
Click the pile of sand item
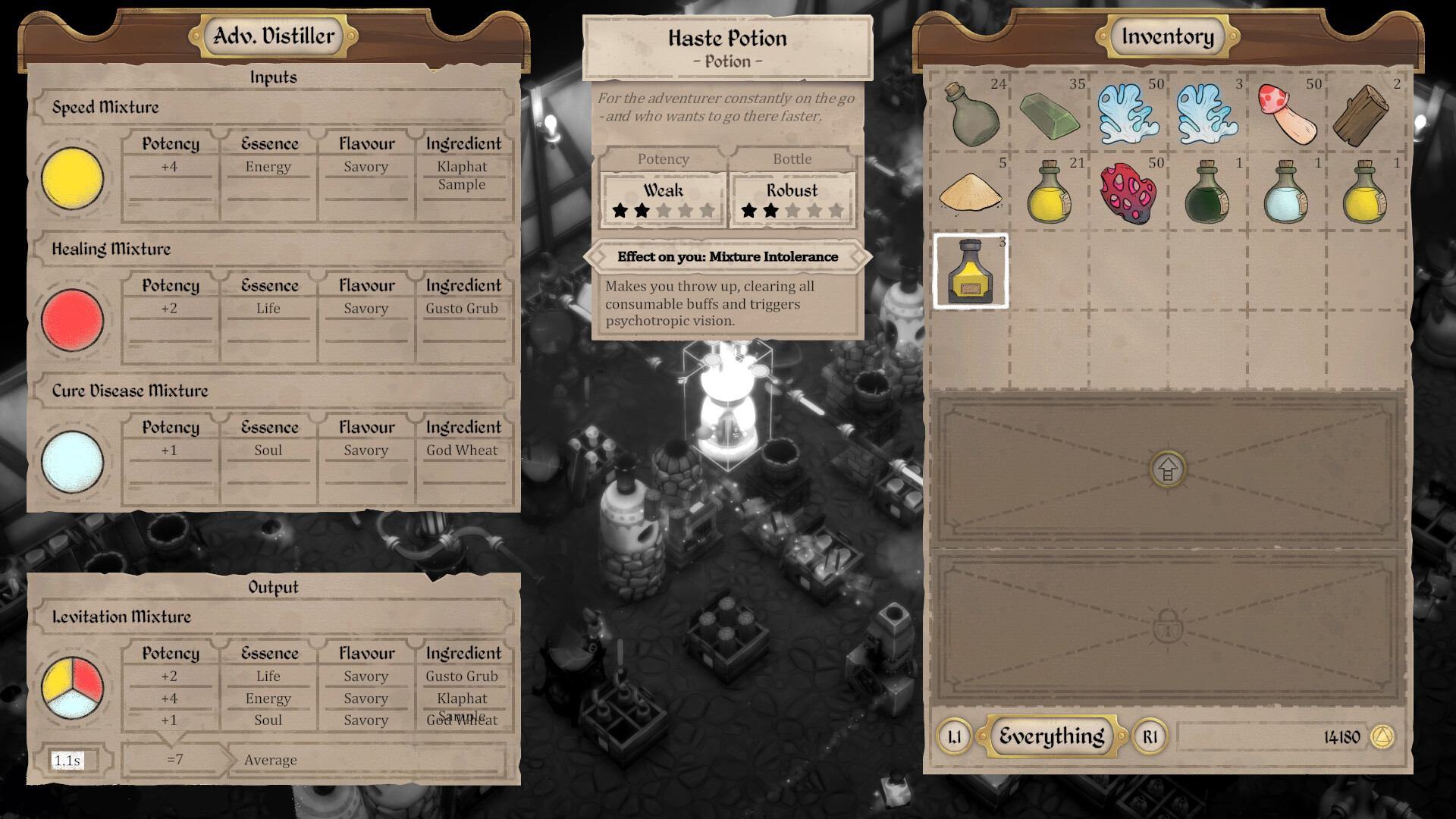(x=971, y=193)
